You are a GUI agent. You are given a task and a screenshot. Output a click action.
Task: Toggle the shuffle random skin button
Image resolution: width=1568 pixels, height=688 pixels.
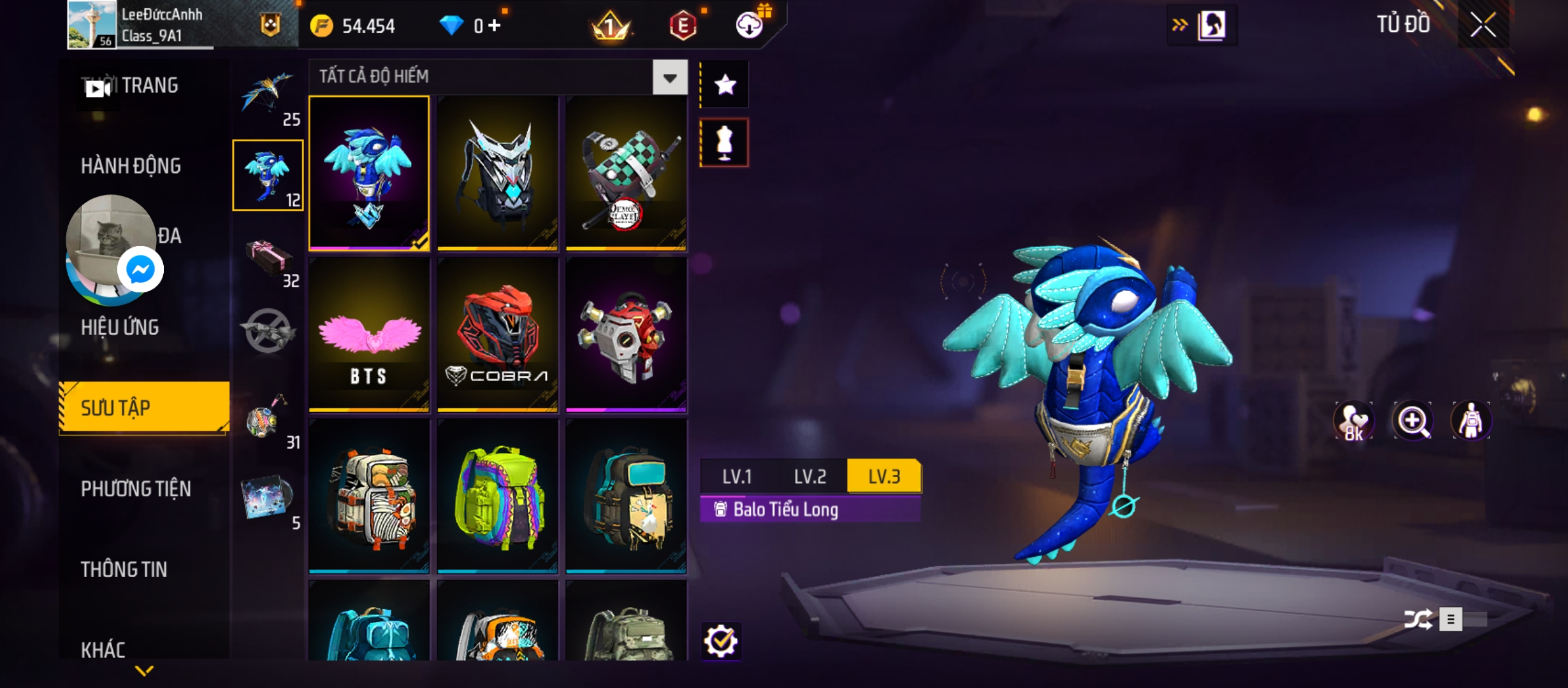[1418, 619]
